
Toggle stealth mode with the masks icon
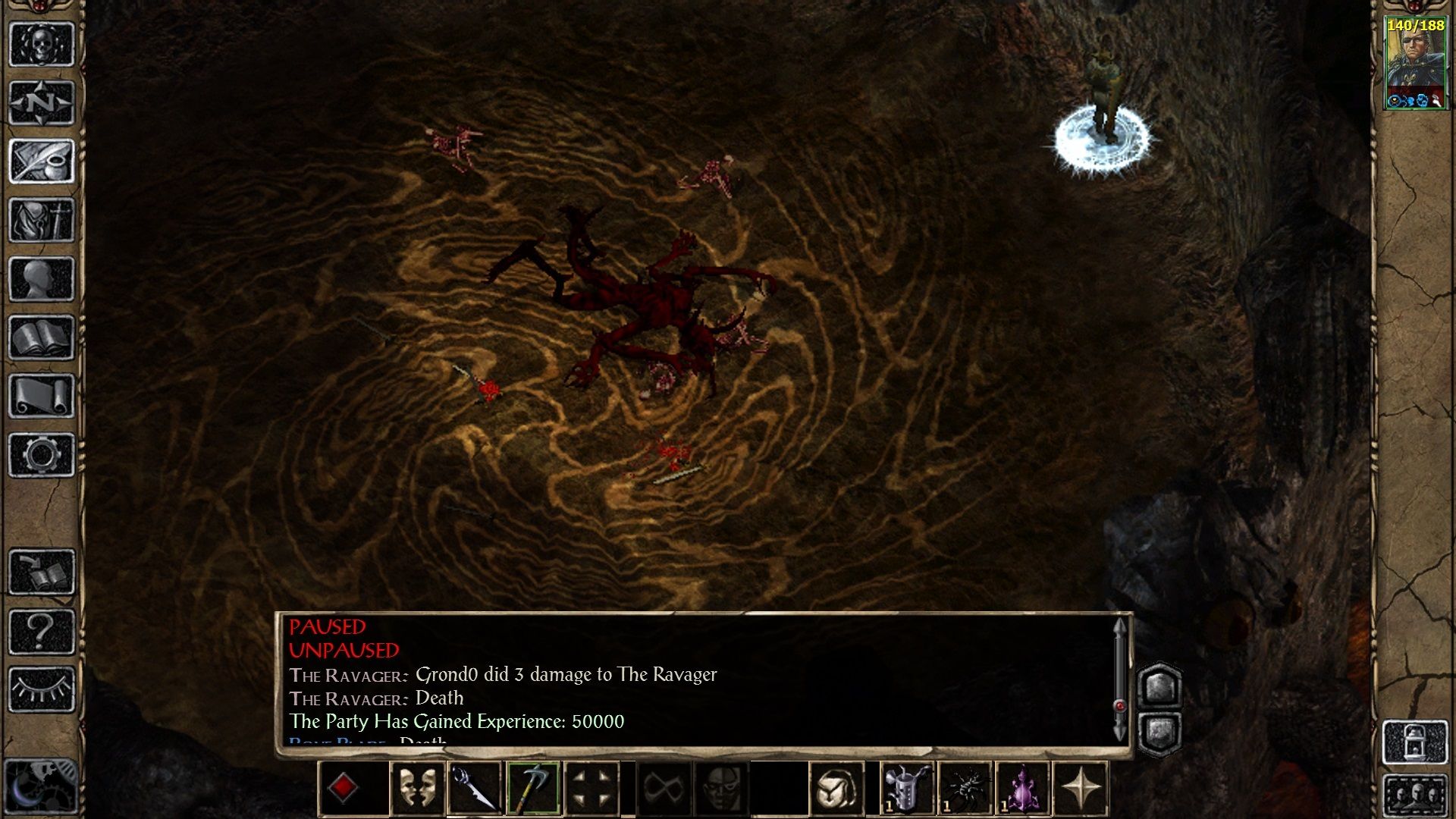click(x=416, y=789)
